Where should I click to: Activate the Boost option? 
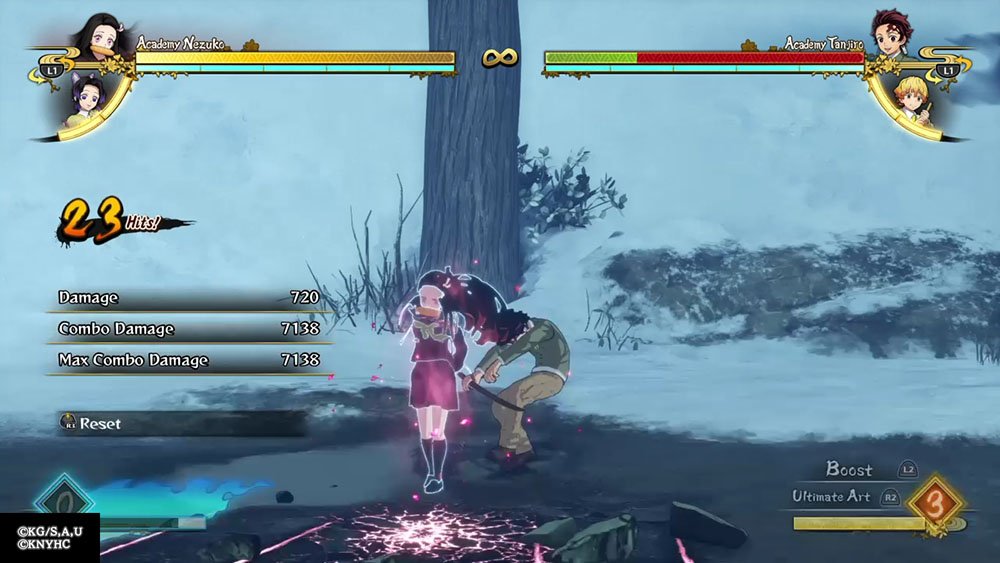click(x=849, y=469)
